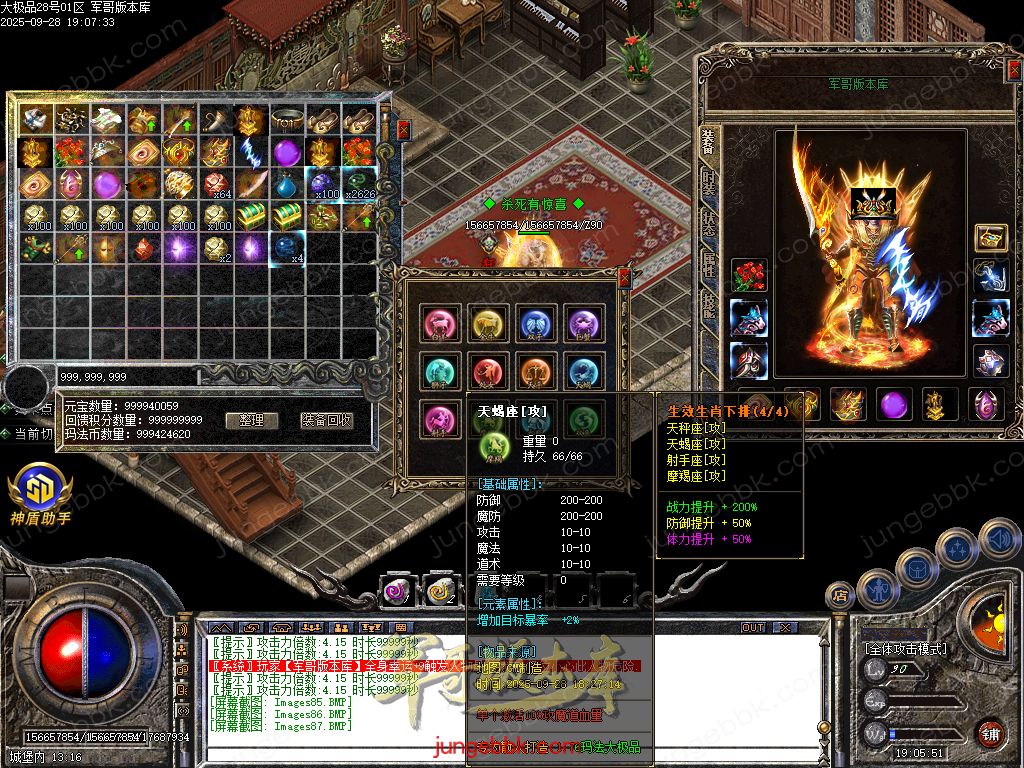
Task: Select the pink Aries zodiac orb slot
Action: [x=441, y=323]
